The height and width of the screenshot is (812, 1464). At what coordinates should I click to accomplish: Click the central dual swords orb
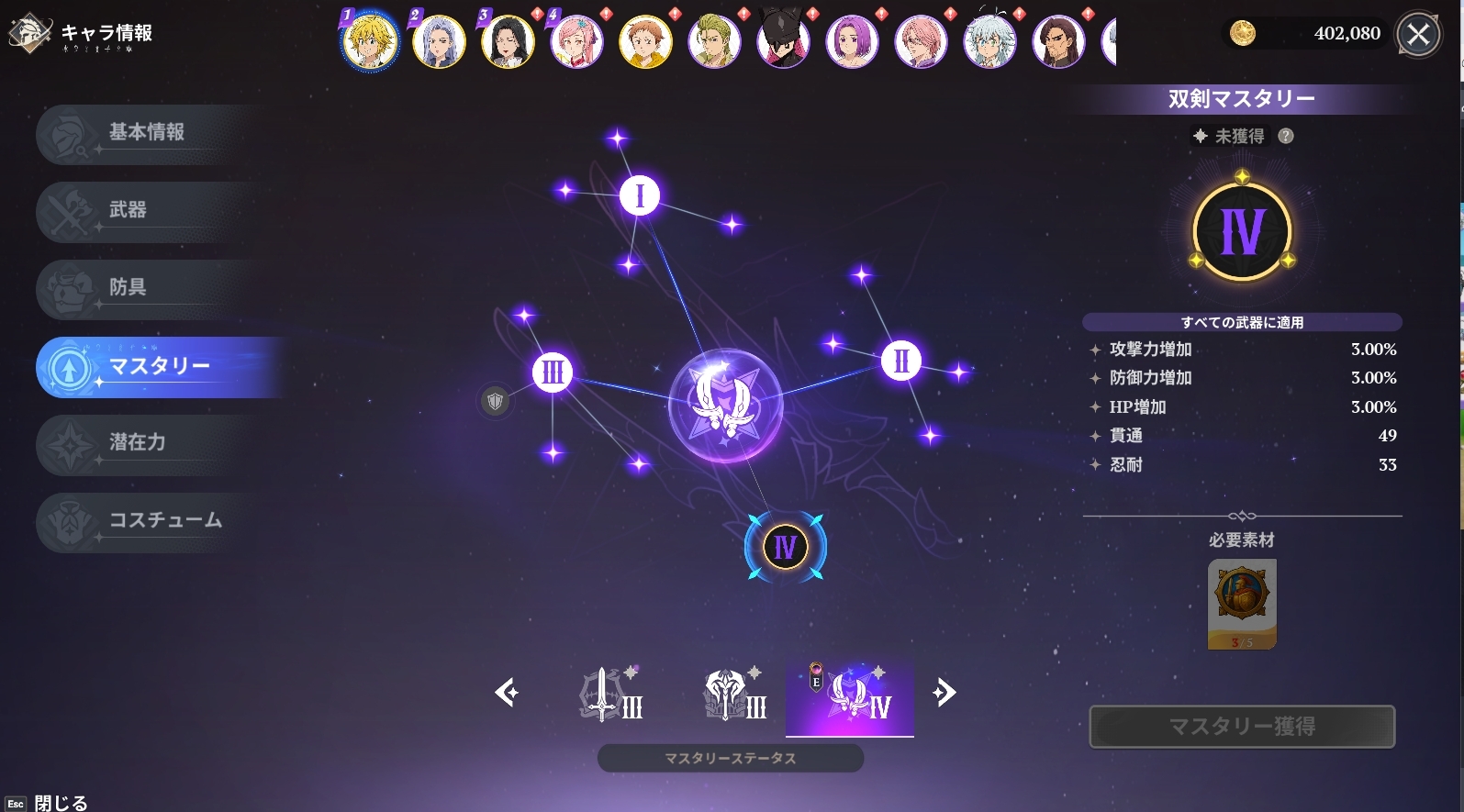coord(725,405)
